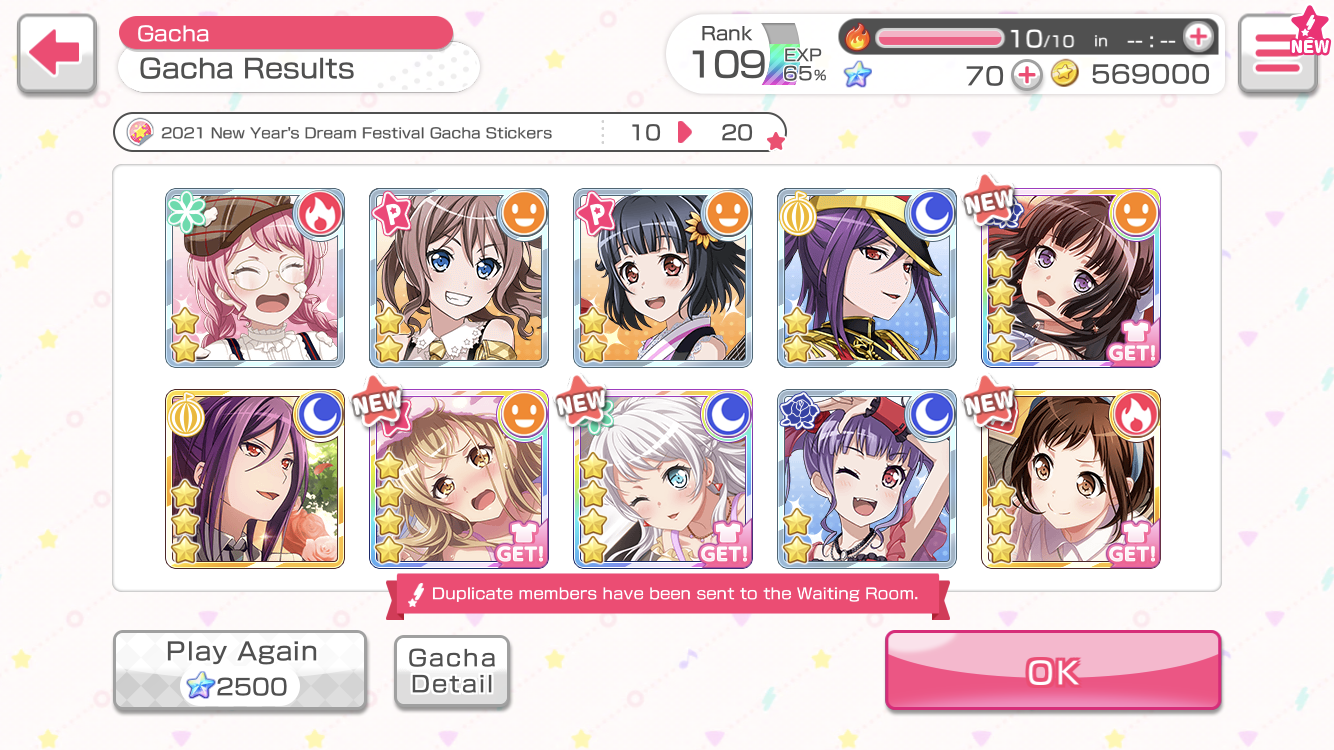
Task: Select the pink-haired girl with glasses card
Action: click(x=255, y=278)
